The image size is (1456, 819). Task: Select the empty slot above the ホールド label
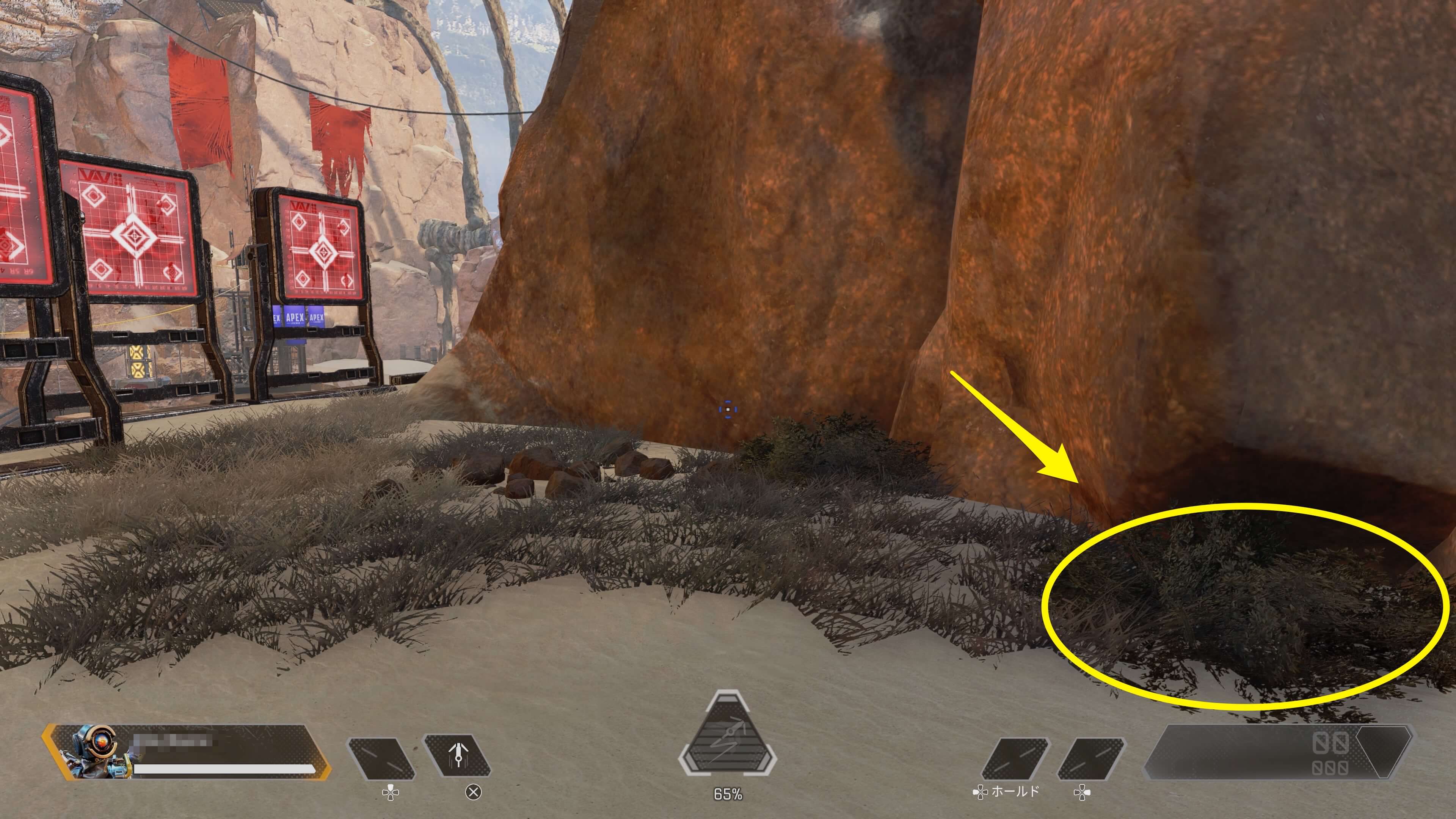click(1016, 758)
